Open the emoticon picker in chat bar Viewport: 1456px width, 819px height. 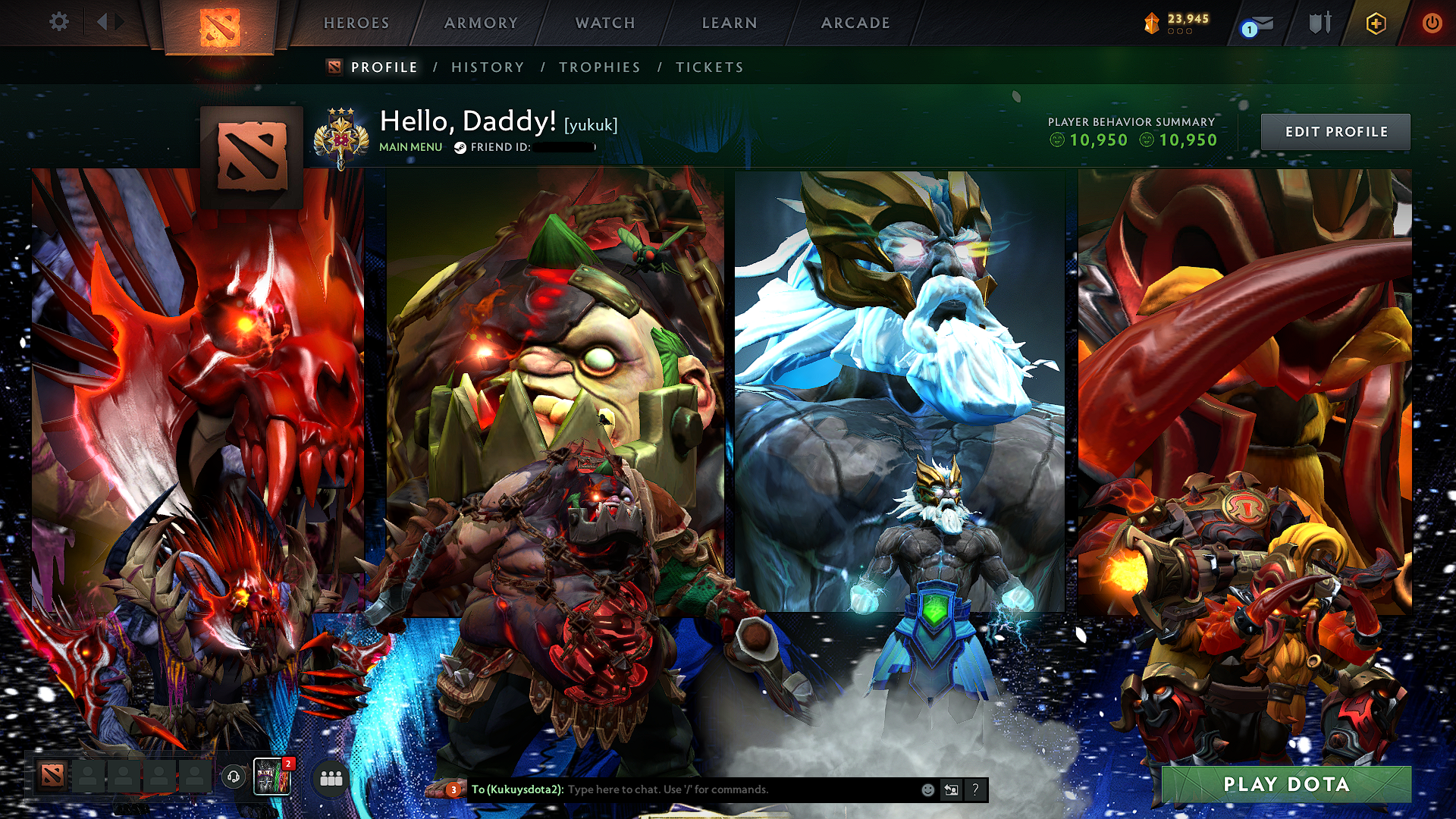927,790
